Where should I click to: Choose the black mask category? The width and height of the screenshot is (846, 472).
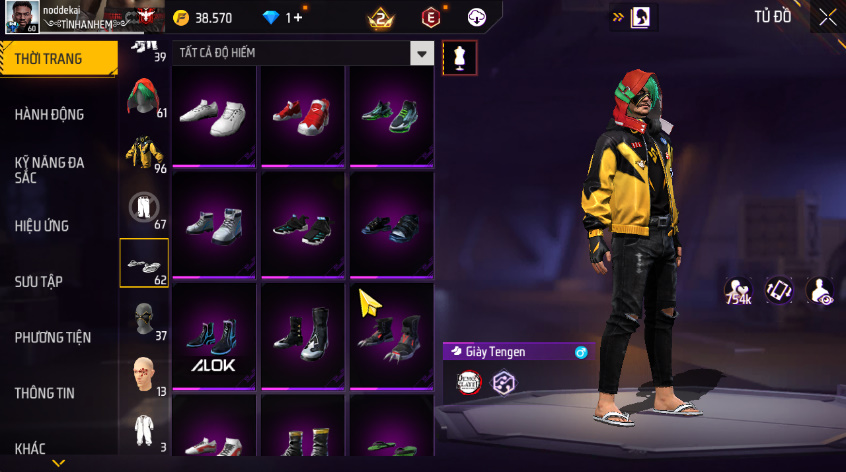[x=144, y=320]
